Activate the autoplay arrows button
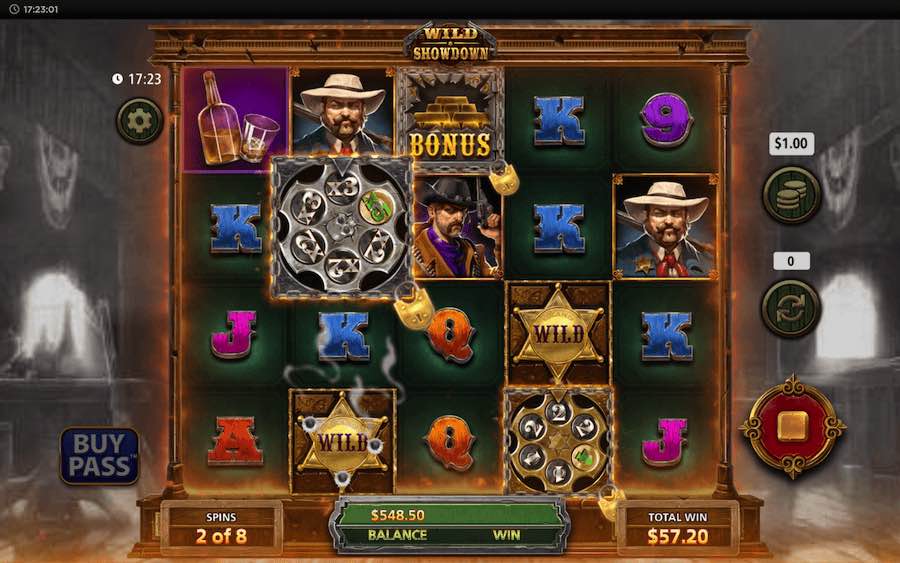Image resolution: width=900 pixels, height=563 pixels. point(791,307)
